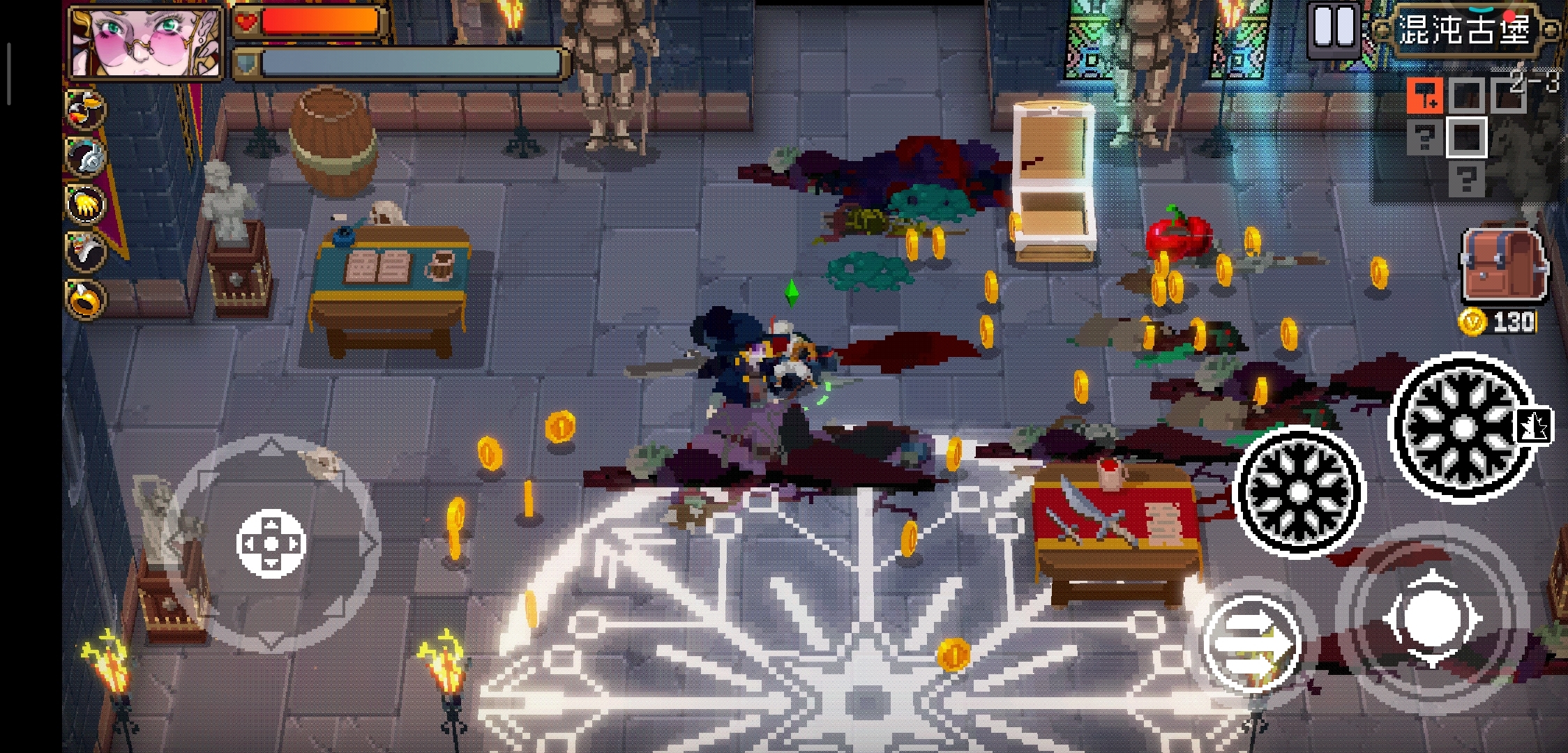
Task: Tap the movement joystick knob
Action: click(271, 543)
